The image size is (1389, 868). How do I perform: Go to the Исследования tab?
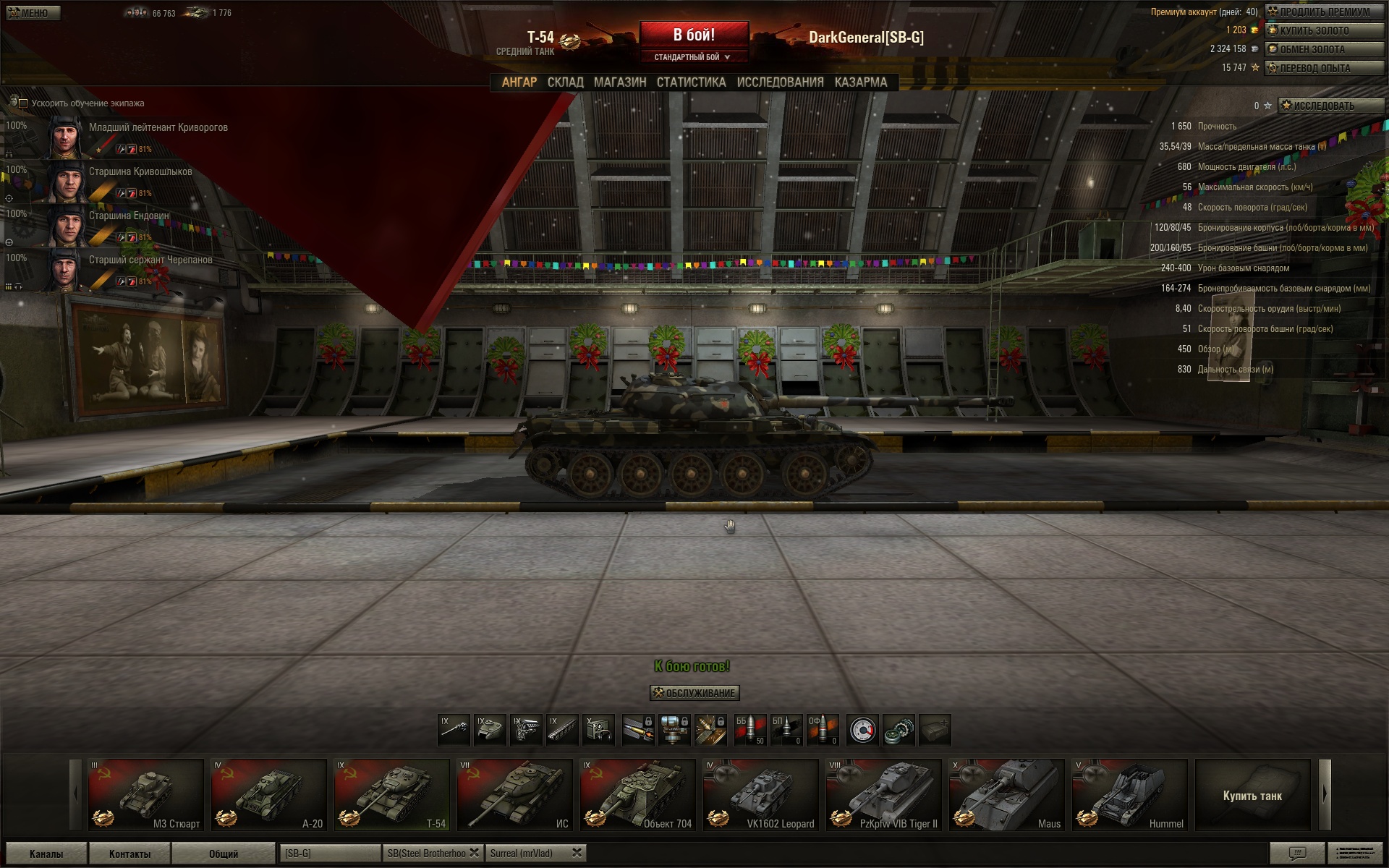pyautogui.click(x=780, y=82)
